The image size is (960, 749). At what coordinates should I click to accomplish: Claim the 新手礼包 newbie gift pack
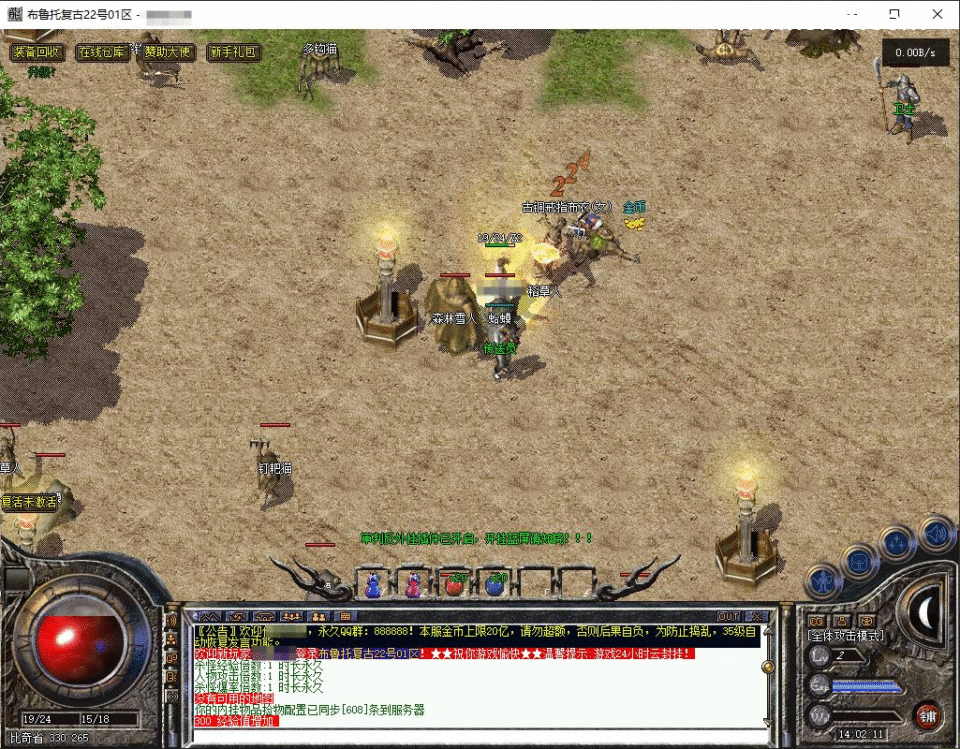point(233,52)
